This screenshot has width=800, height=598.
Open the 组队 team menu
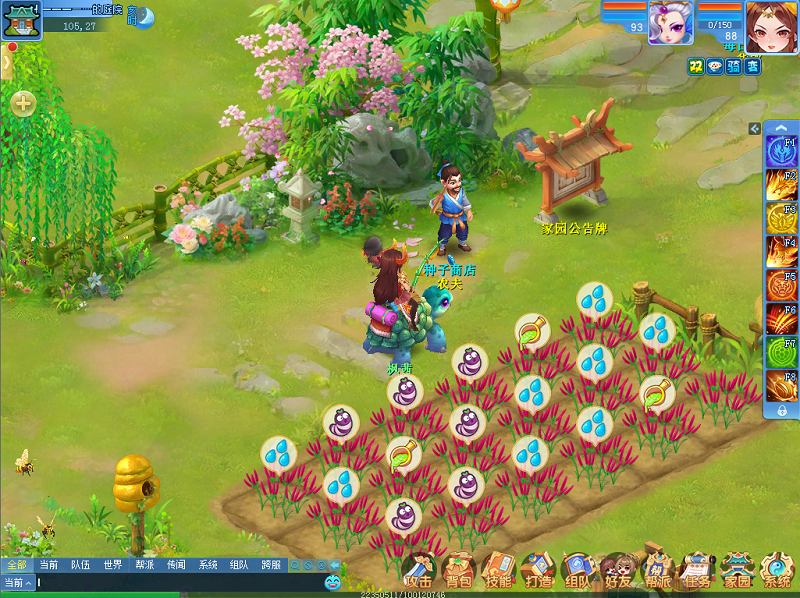[577, 571]
